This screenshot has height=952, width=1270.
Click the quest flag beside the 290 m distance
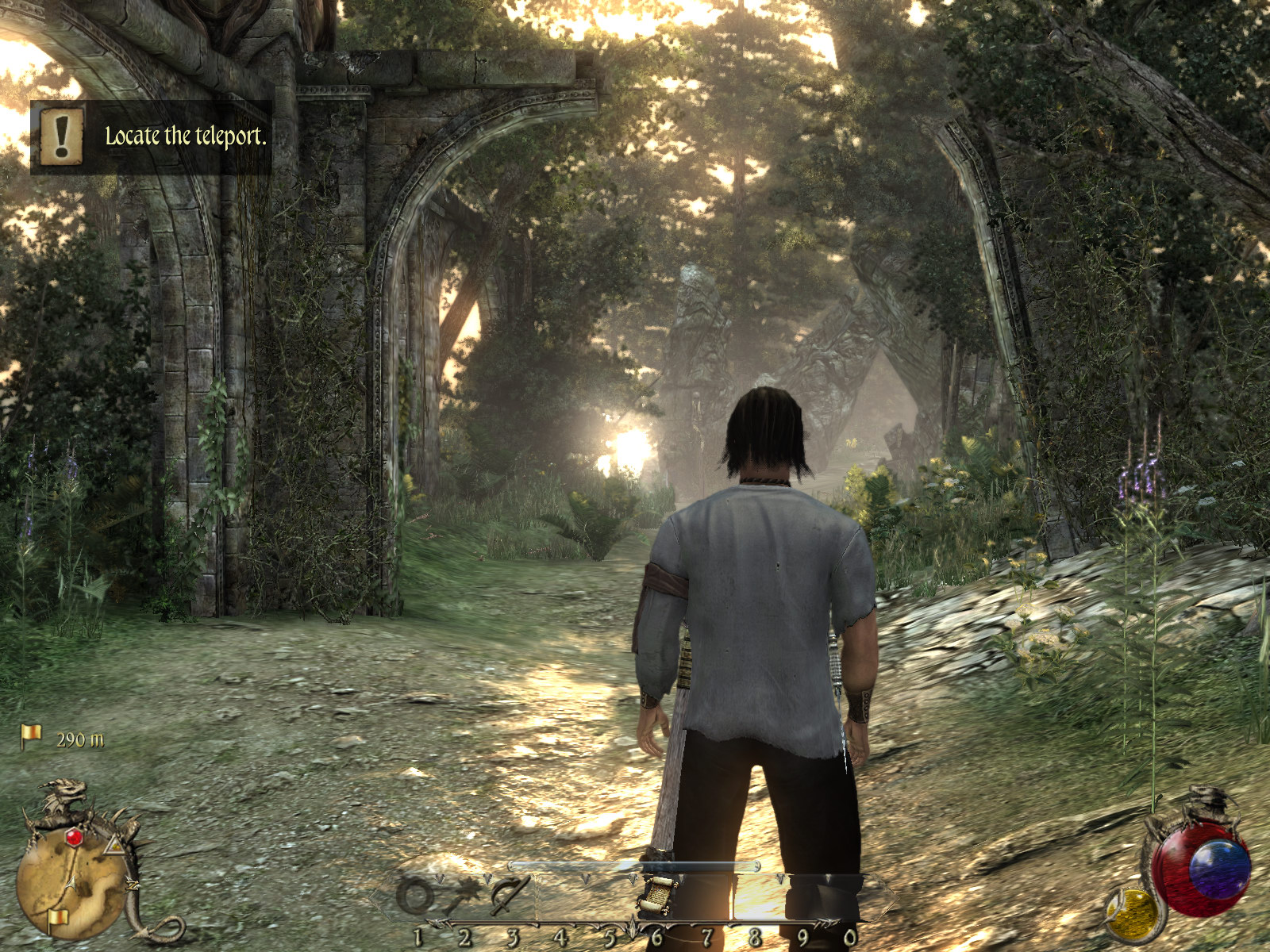click(x=31, y=737)
